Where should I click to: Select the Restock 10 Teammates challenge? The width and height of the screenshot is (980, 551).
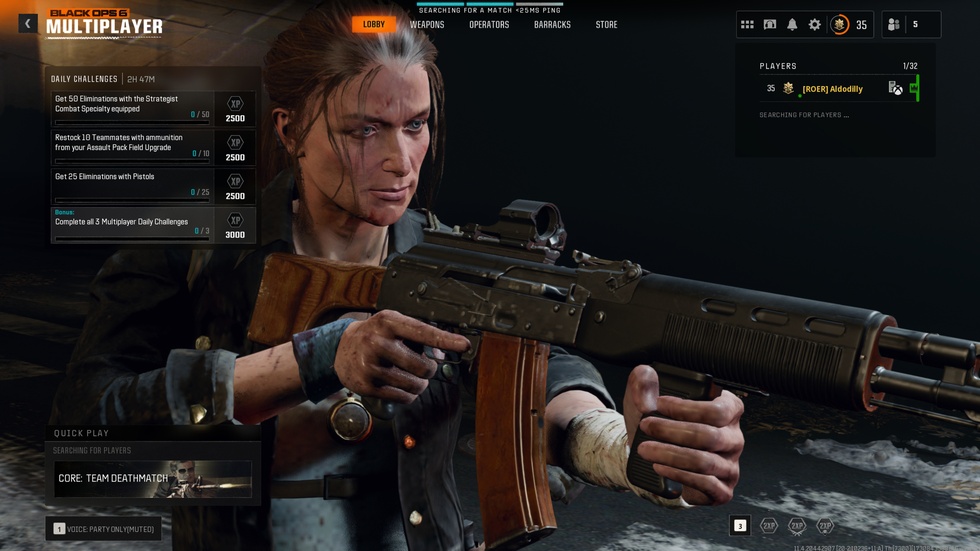[x=132, y=147]
